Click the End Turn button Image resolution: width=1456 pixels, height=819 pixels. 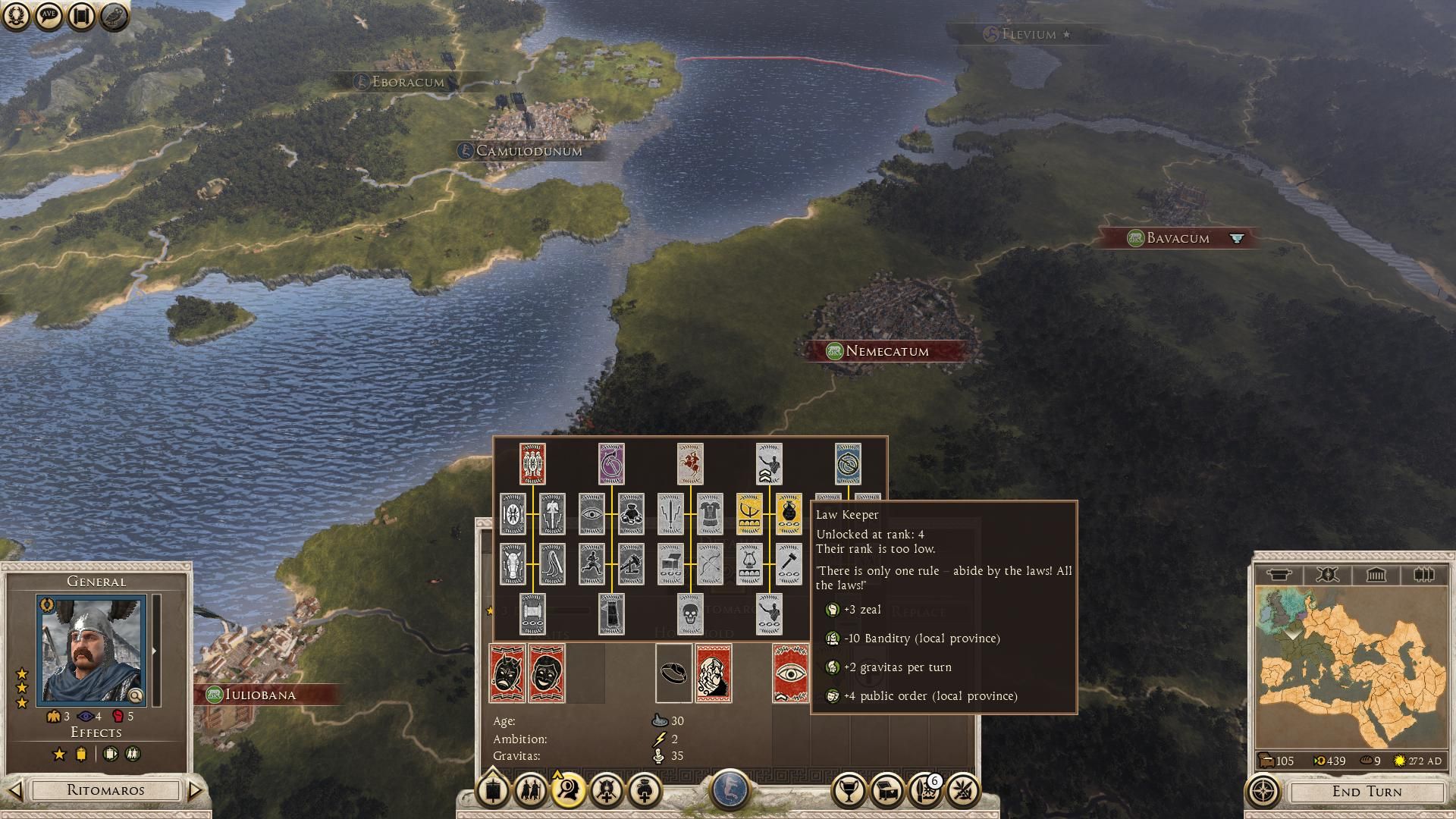(1367, 792)
